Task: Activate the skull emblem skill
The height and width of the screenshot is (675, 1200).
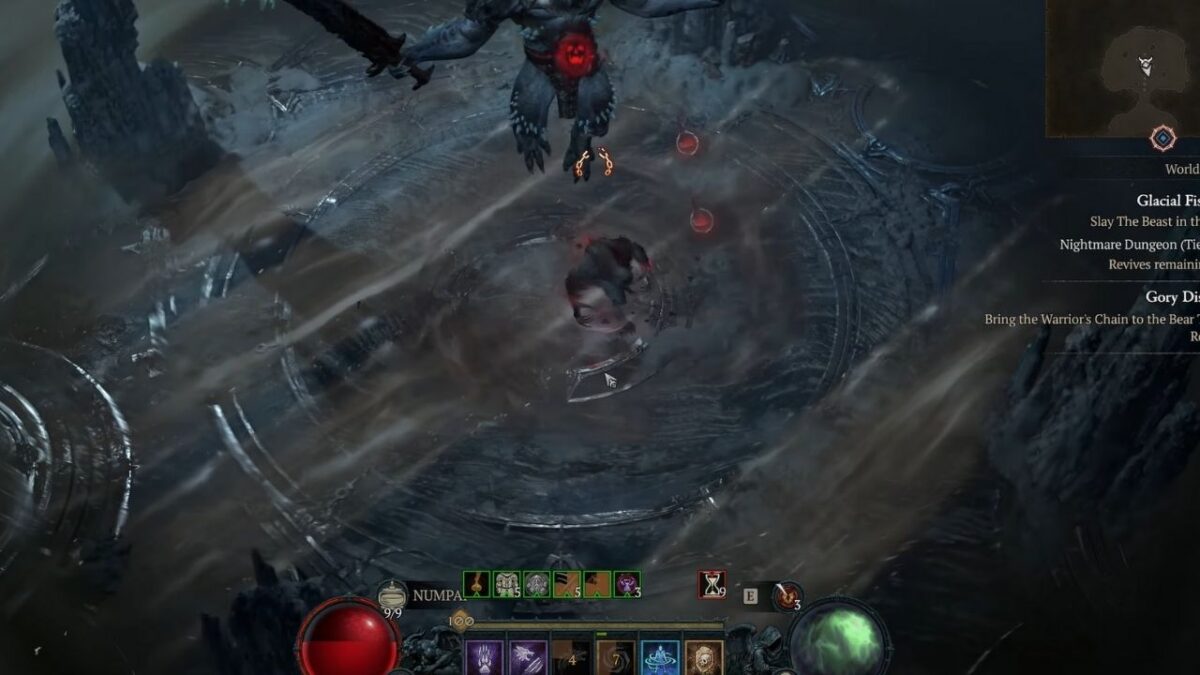Action: (704, 658)
